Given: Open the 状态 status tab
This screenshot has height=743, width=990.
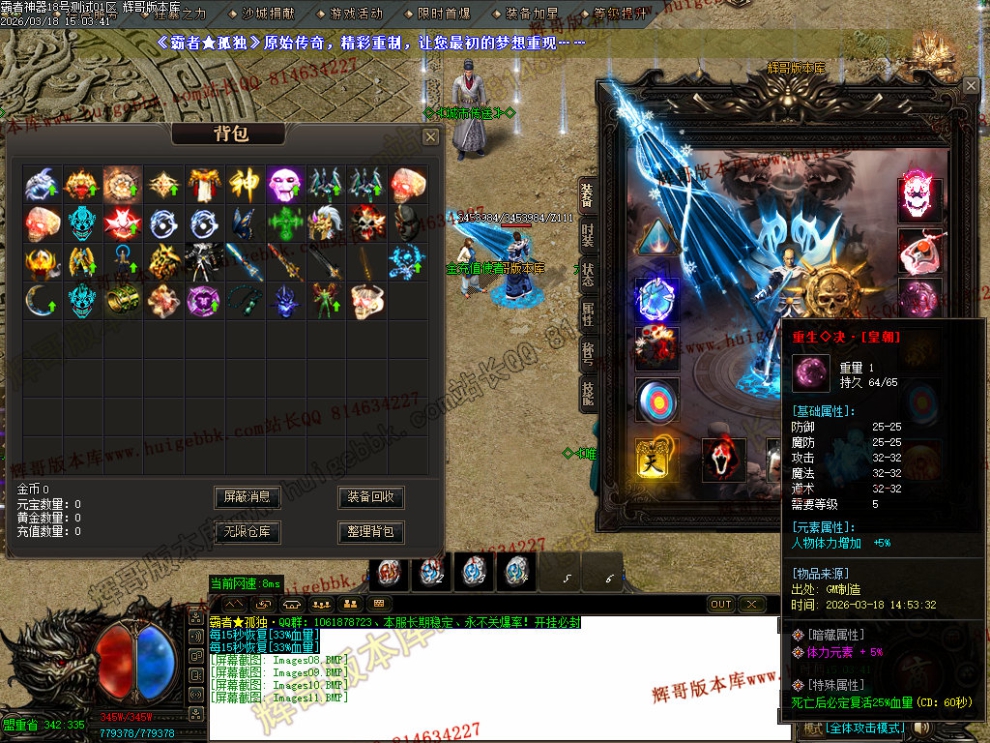Looking at the screenshot, I should click(x=588, y=273).
